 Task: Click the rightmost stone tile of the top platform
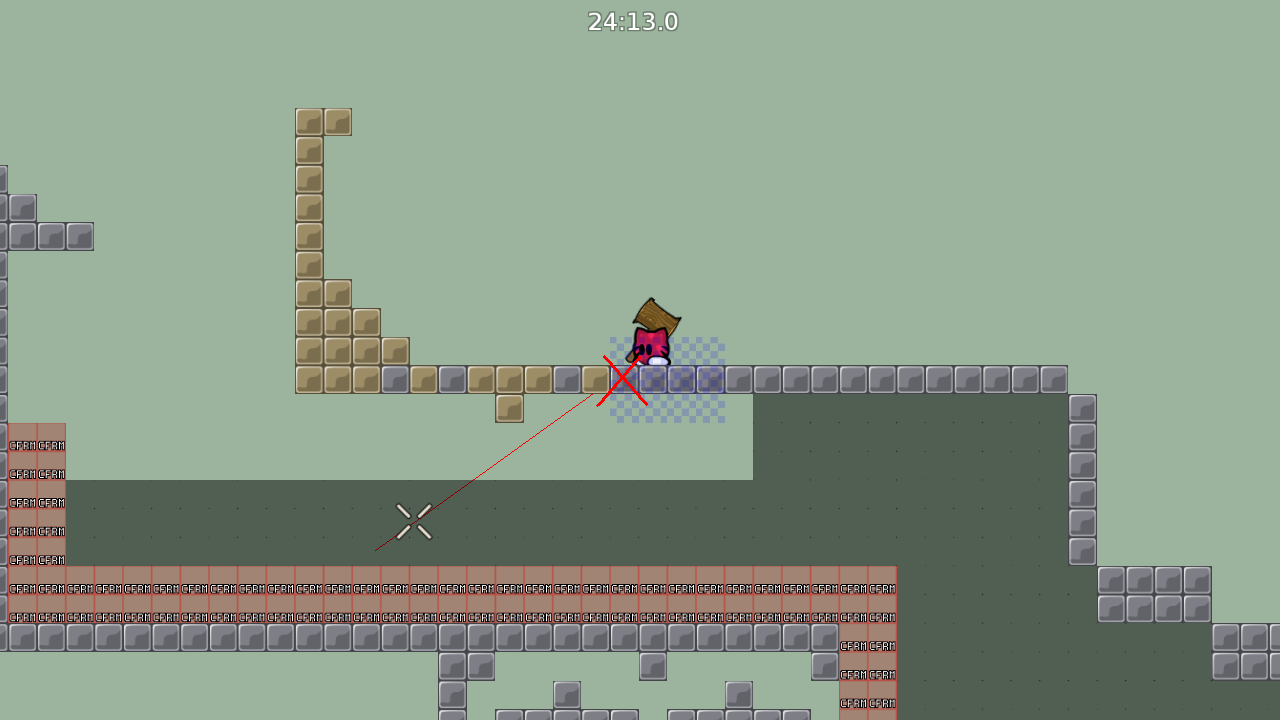1055,378
